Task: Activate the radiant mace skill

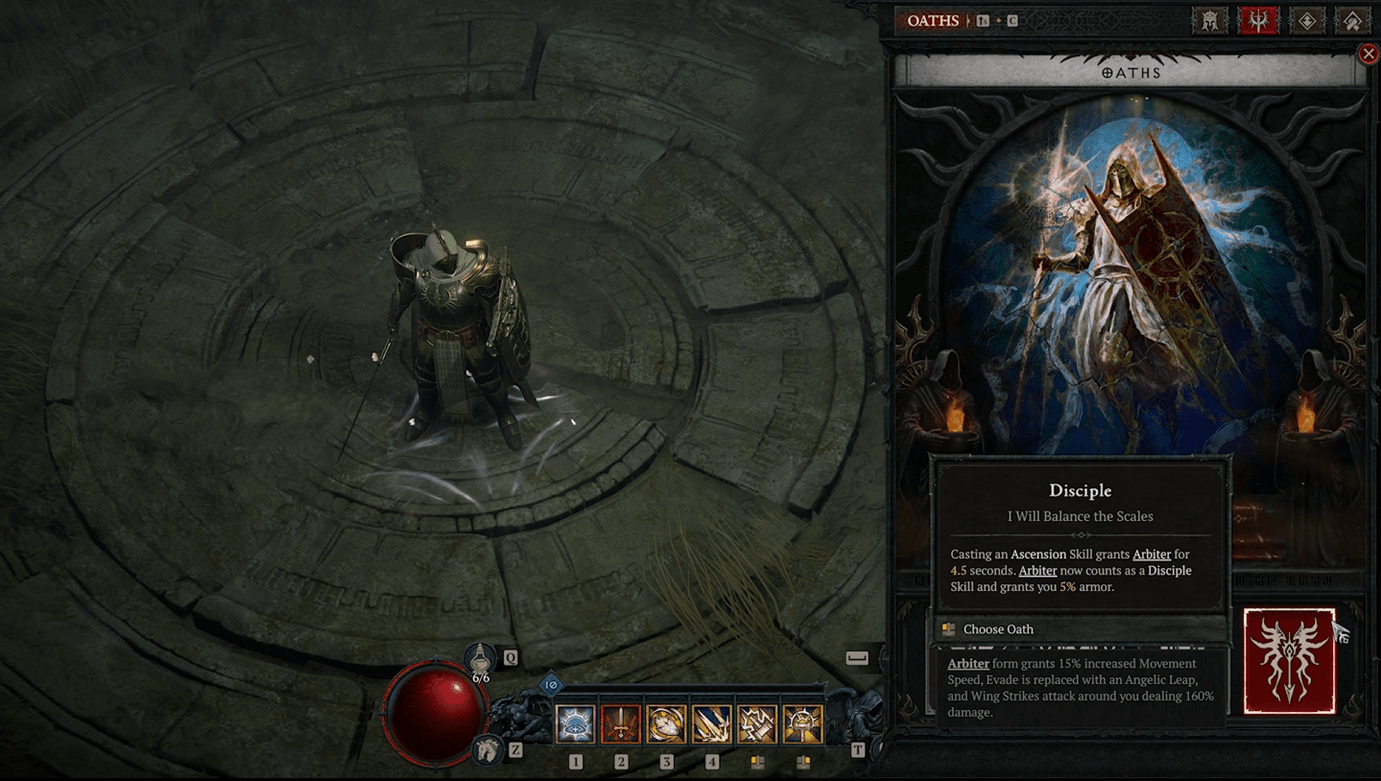Action: click(803, 725)
